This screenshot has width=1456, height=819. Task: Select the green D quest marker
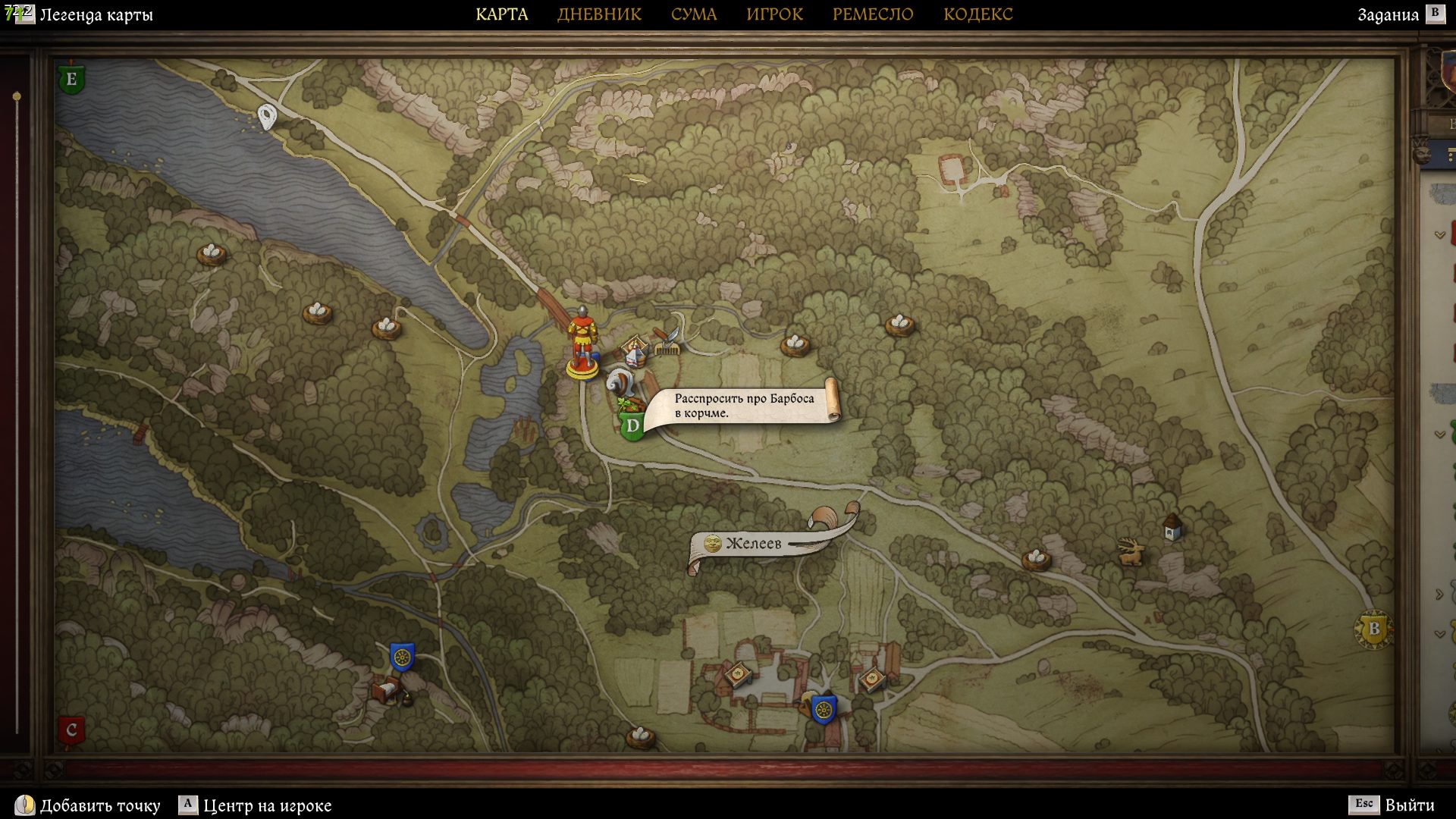632,425
